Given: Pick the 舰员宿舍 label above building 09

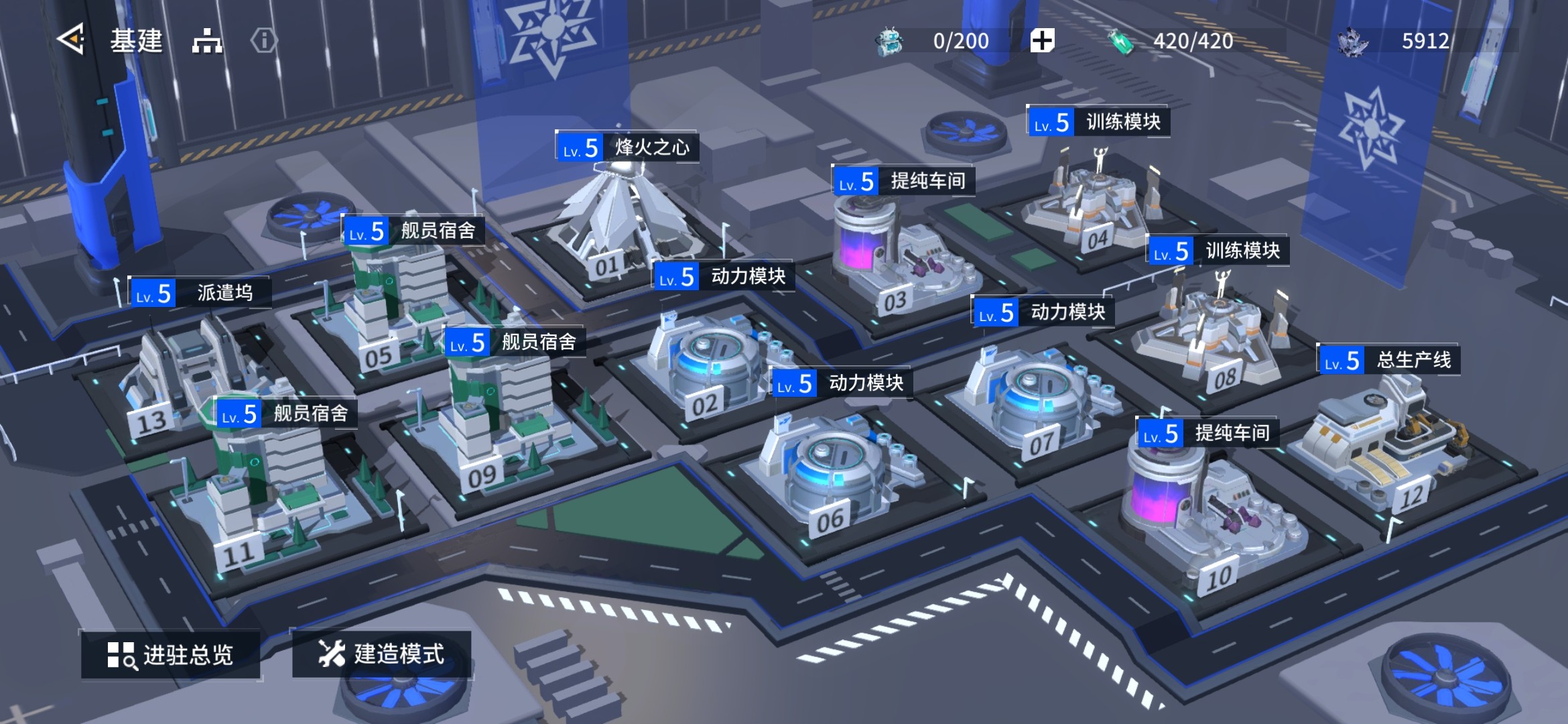Looking at the screenshot, I should [514, 342].
